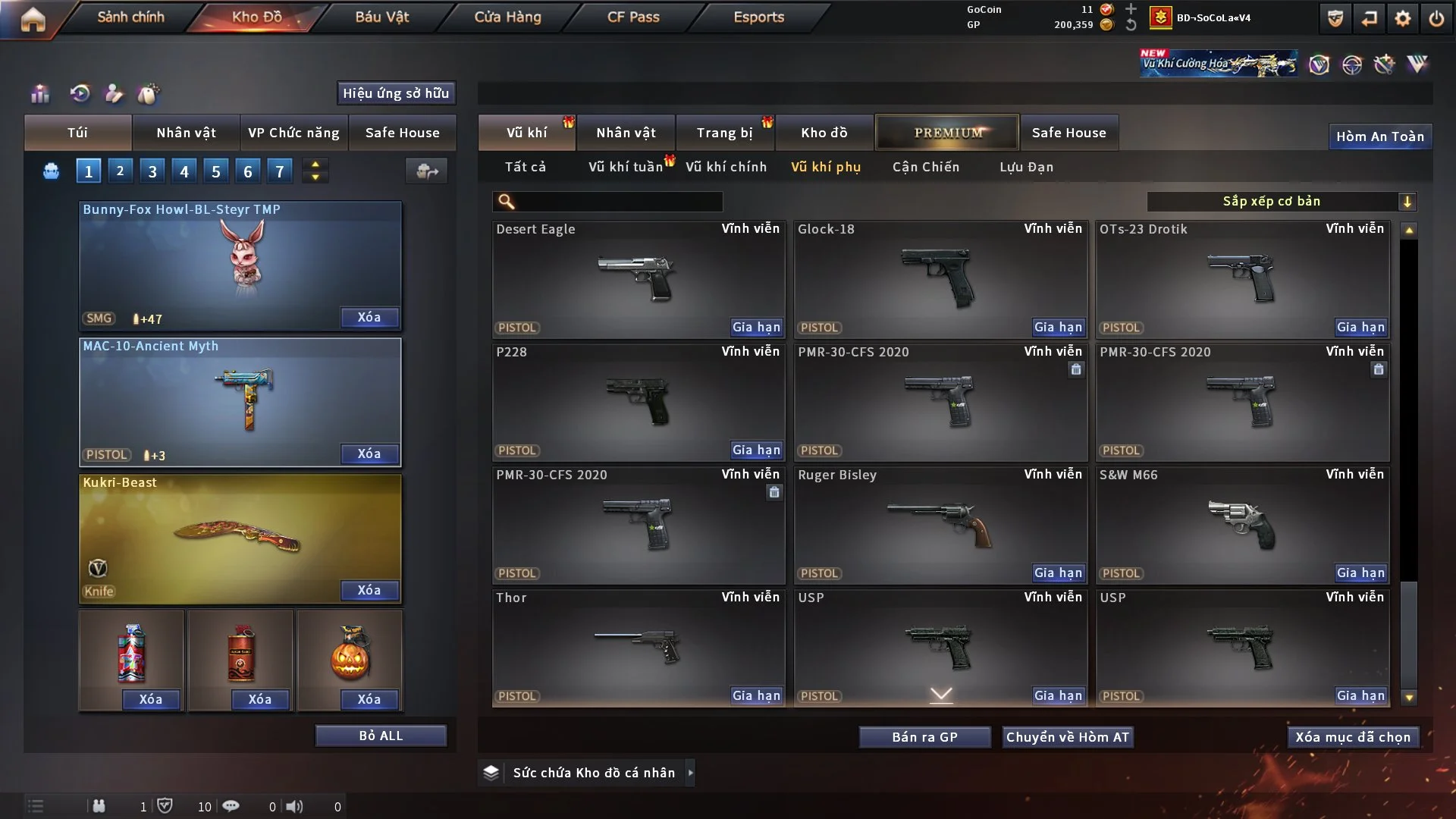The height and width of the screenshot is (819, 1456).
Task: Open the Cửa Hàng shop menu
Action: tap(507, 17)
